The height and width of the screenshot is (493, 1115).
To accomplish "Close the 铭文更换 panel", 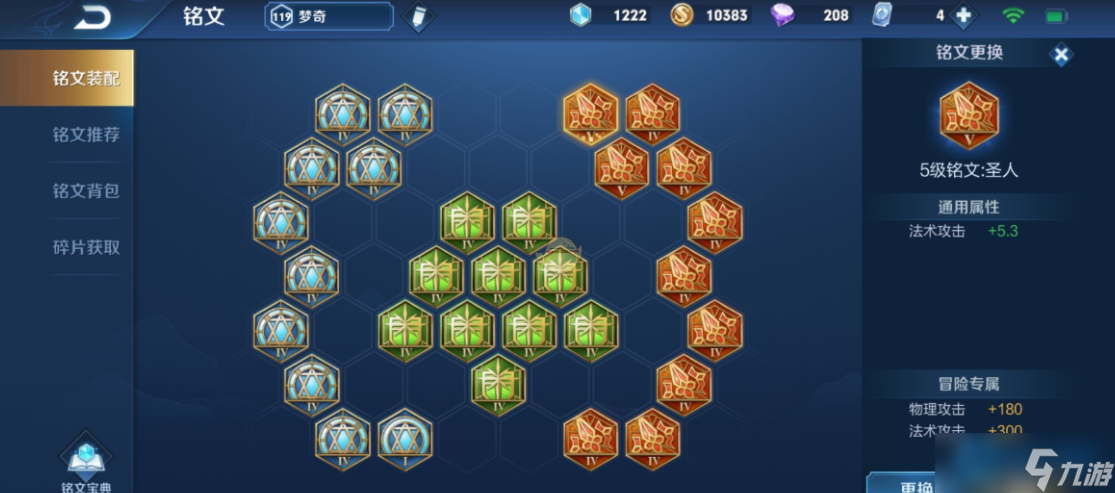I will [x=1061, y=55].
